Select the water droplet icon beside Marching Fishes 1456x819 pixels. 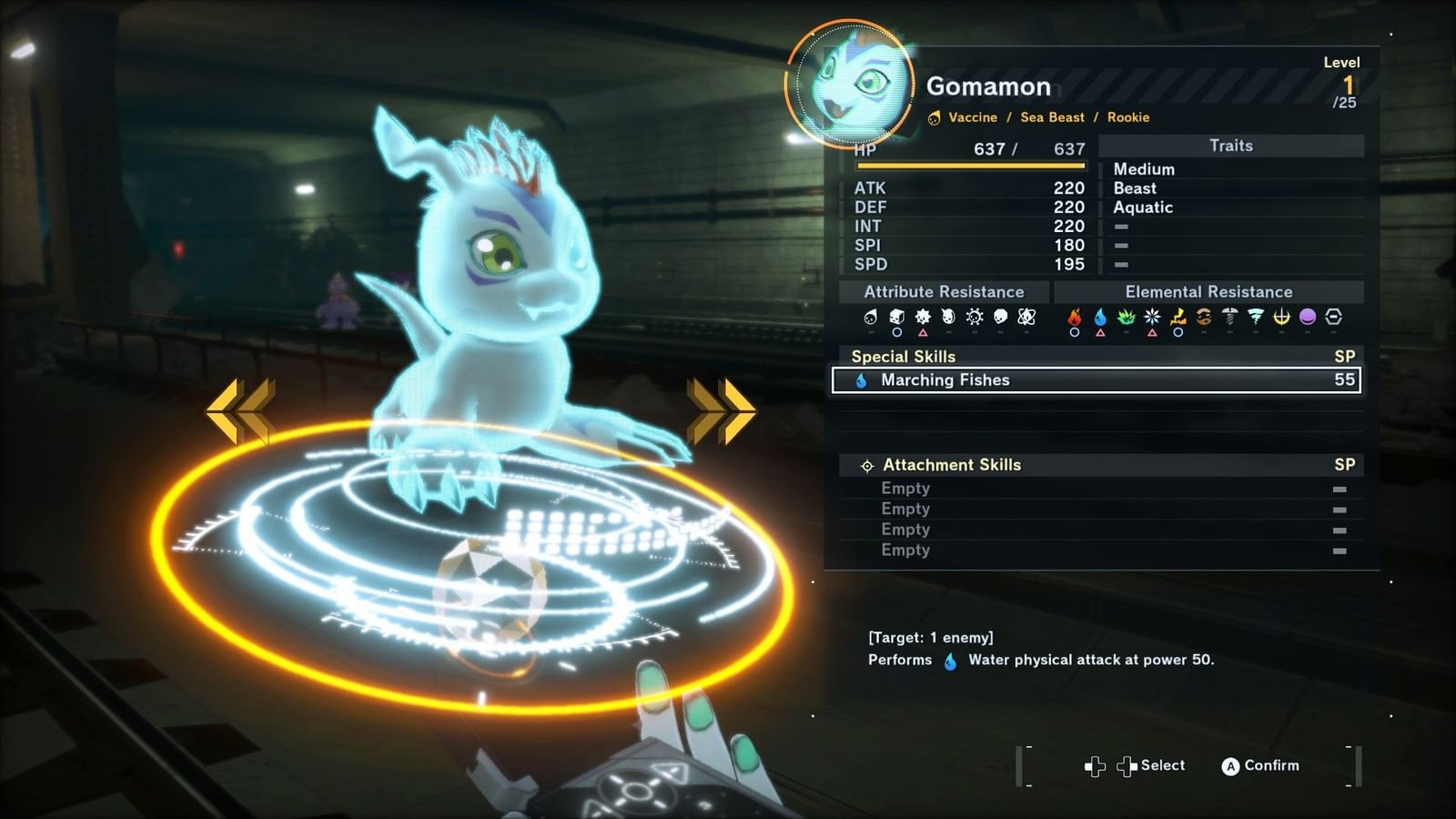861,380
